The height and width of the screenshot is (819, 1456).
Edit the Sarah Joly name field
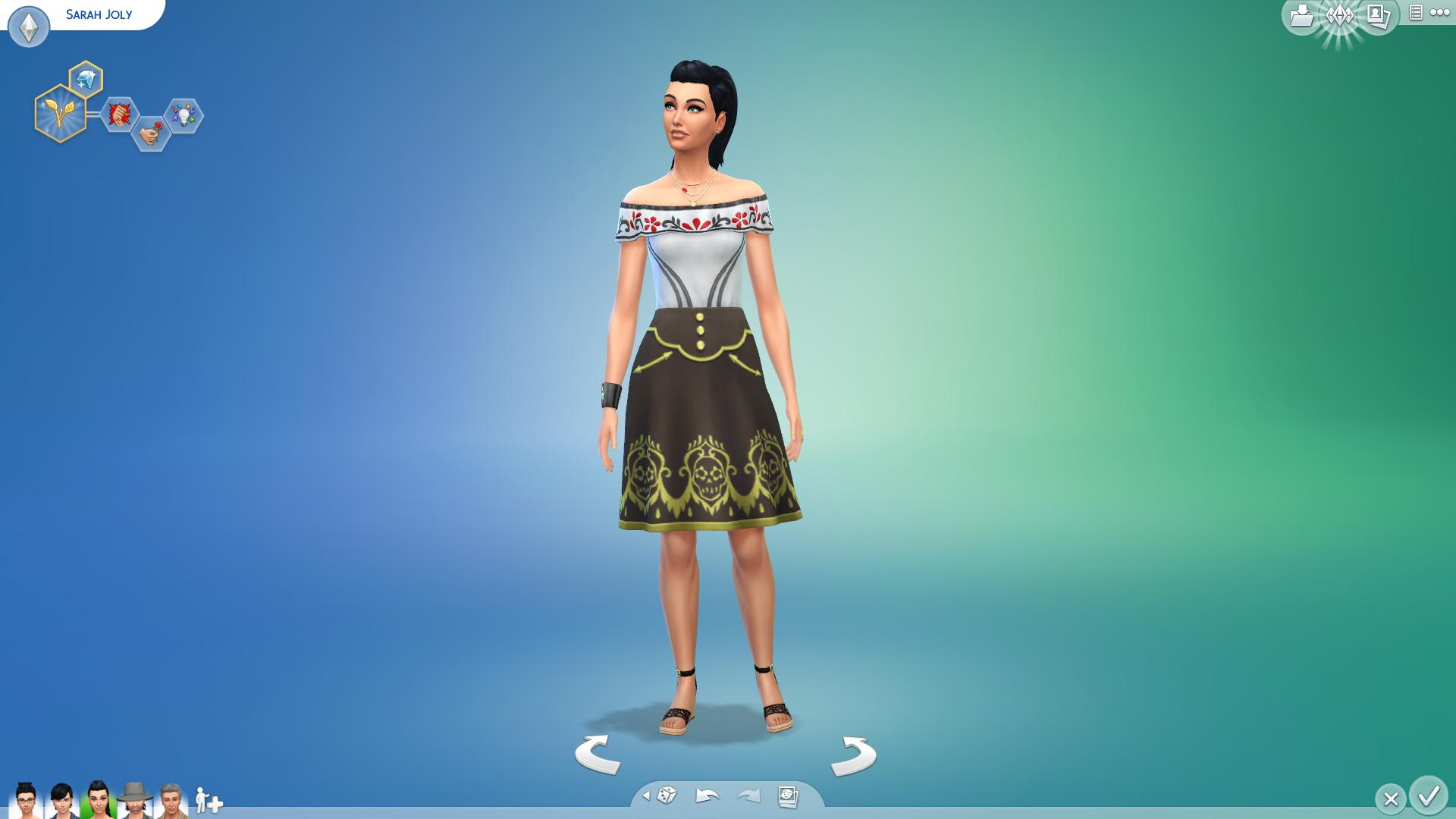point(99,14)
